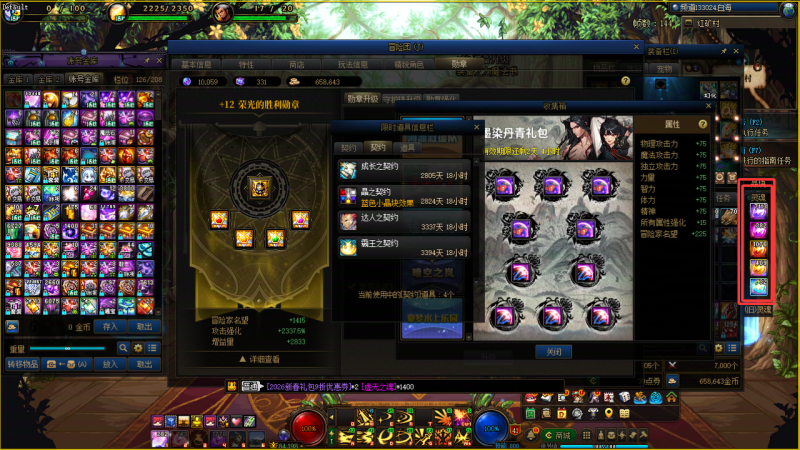Switch to the 商店 tab
The height and width of the screenshot is (450, 800).
(297, 63)
